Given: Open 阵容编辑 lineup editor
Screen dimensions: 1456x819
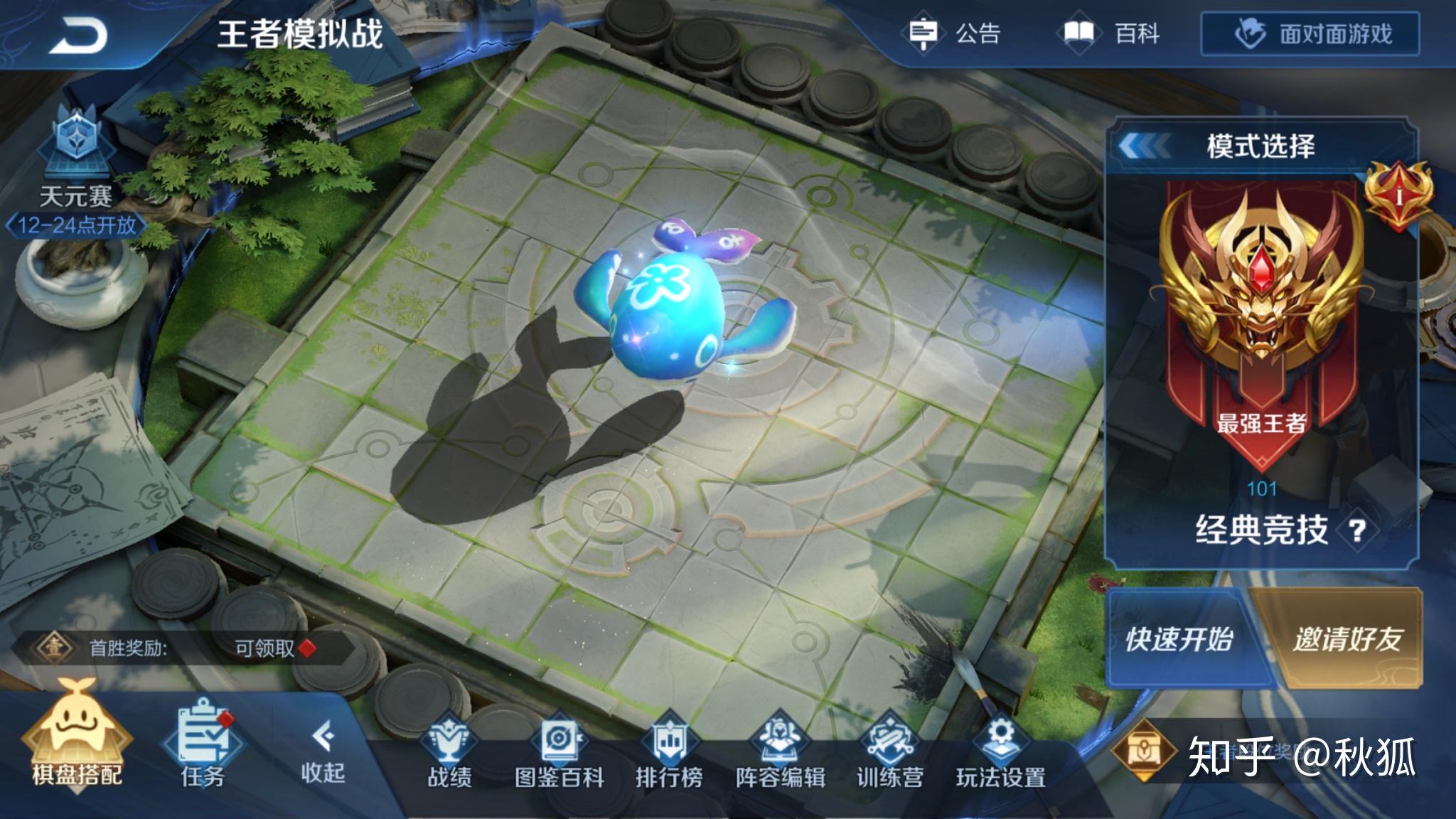Looking at the screenshot, I should point(780,752).
